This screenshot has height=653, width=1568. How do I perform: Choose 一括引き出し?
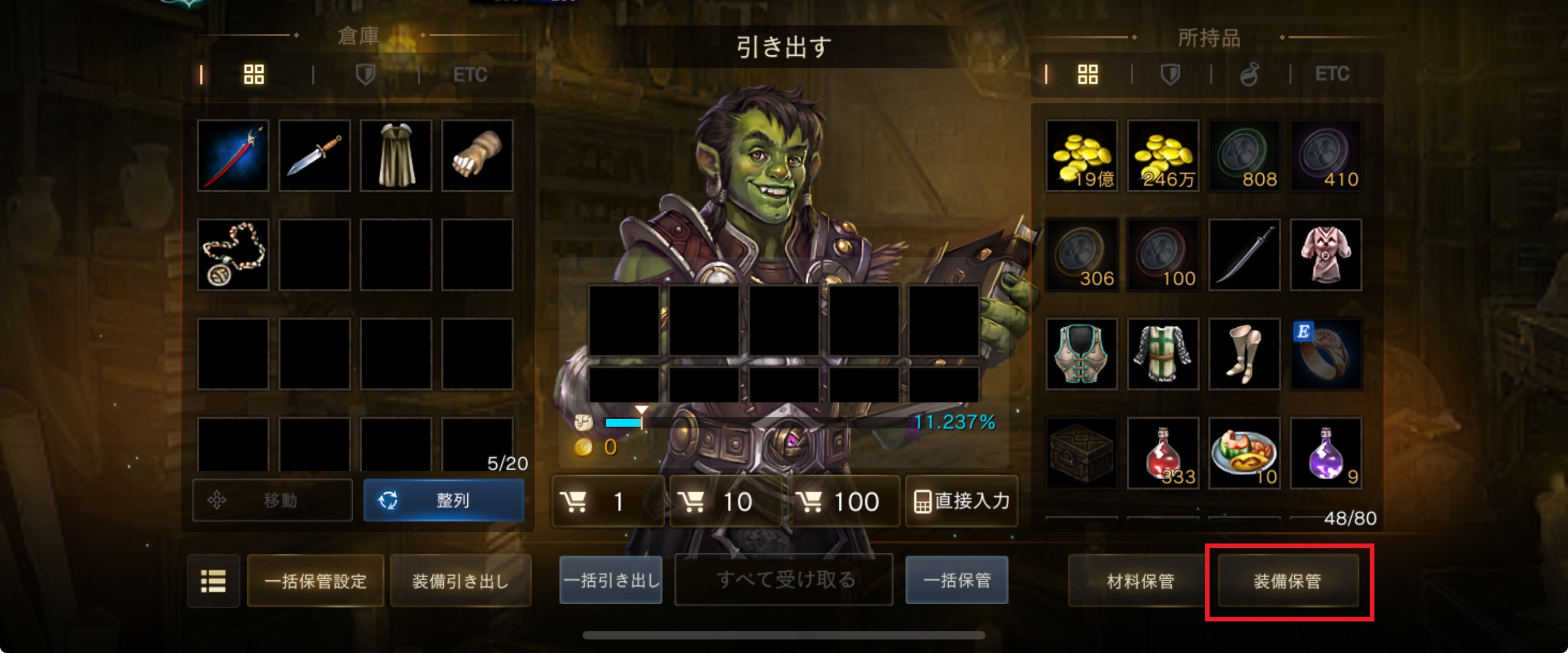tap(611, 580)
